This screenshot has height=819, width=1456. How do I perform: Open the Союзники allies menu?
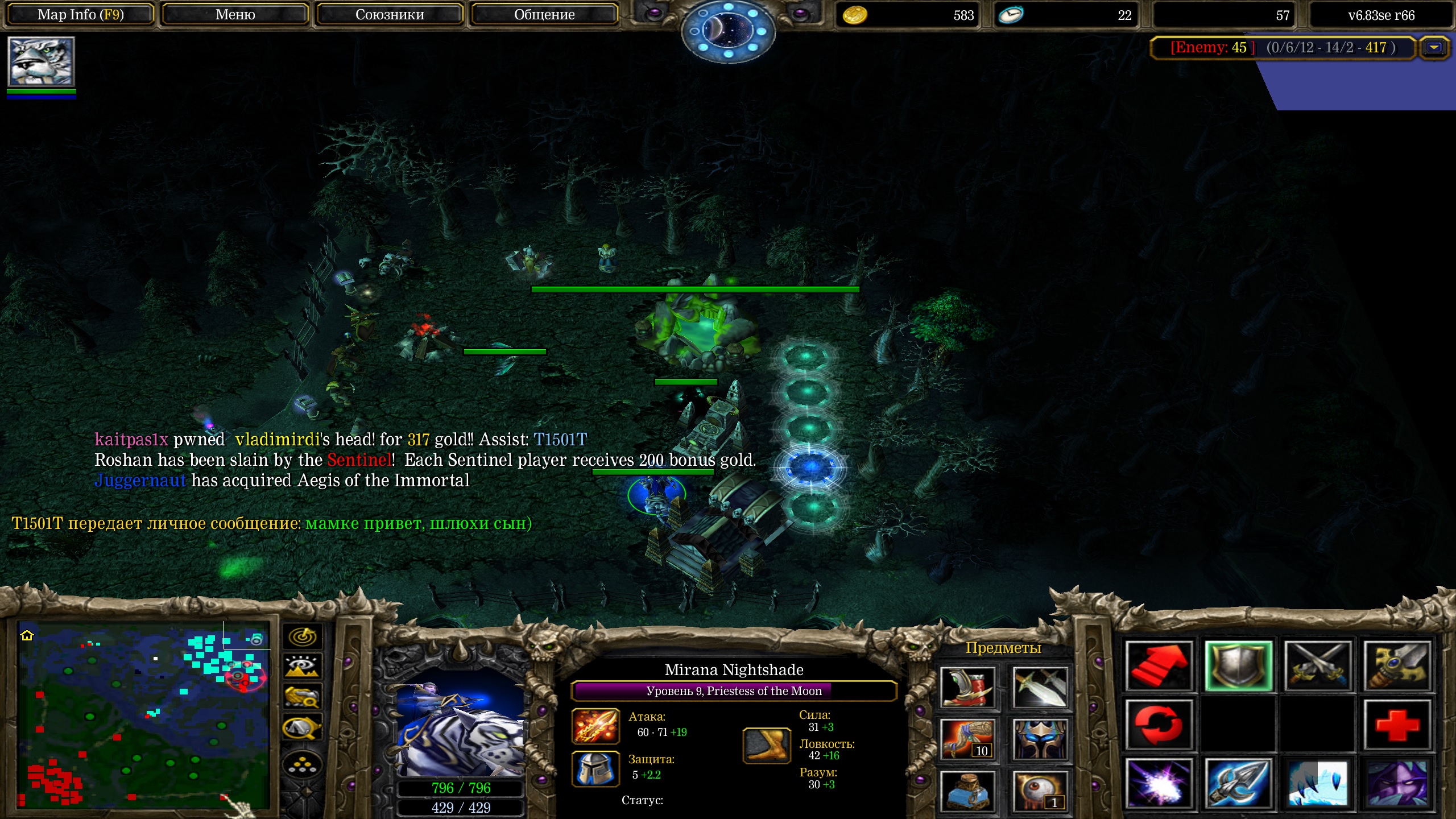390,15
